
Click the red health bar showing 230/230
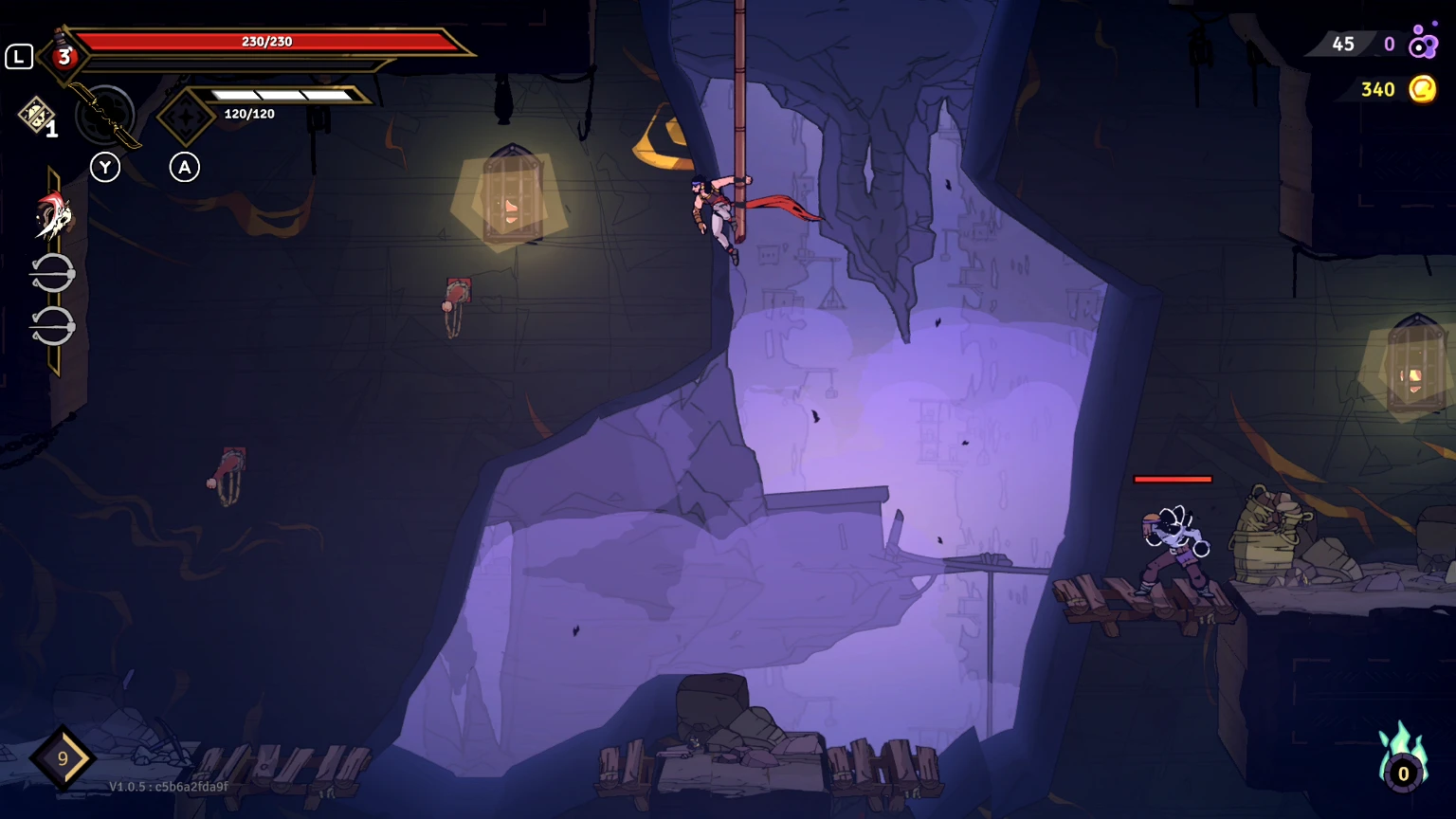[265, 41]
